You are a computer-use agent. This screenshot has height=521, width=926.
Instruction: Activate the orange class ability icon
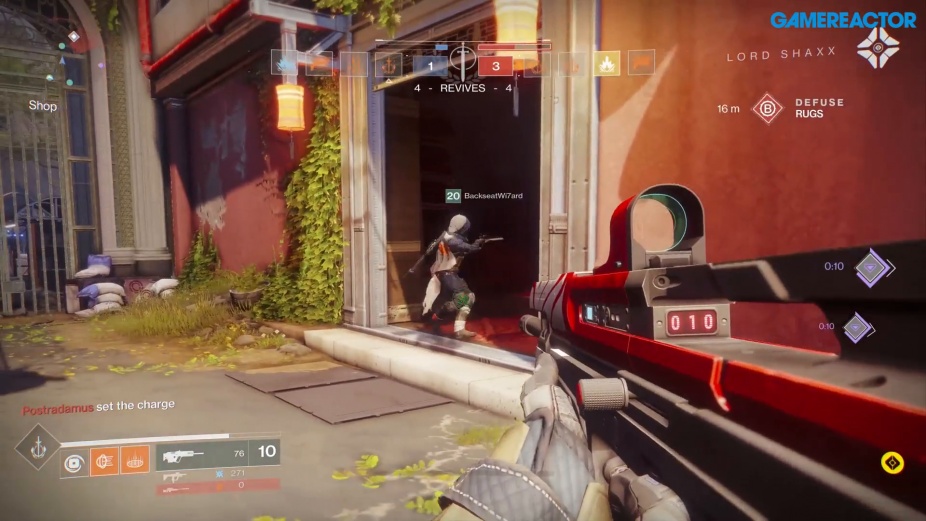pyautogui.click(x=135, y=460)
